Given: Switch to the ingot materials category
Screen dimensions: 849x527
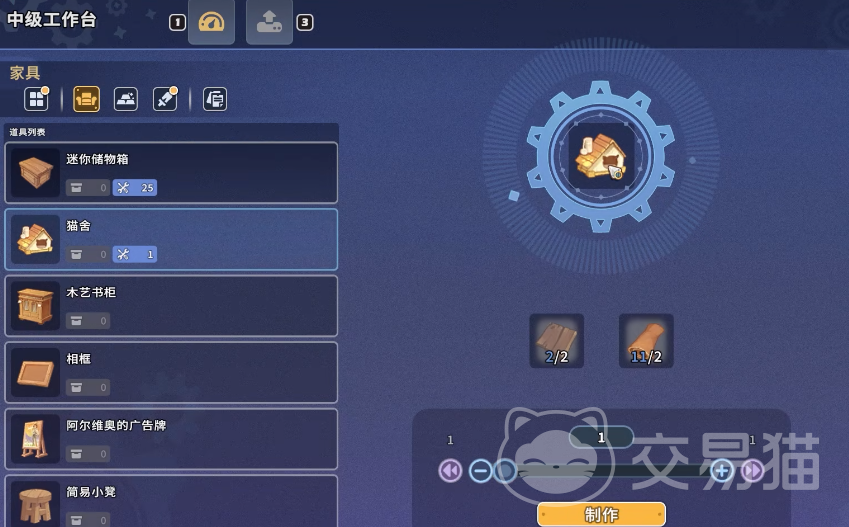Looking at the screenshot, I should (x=126, y=99).
